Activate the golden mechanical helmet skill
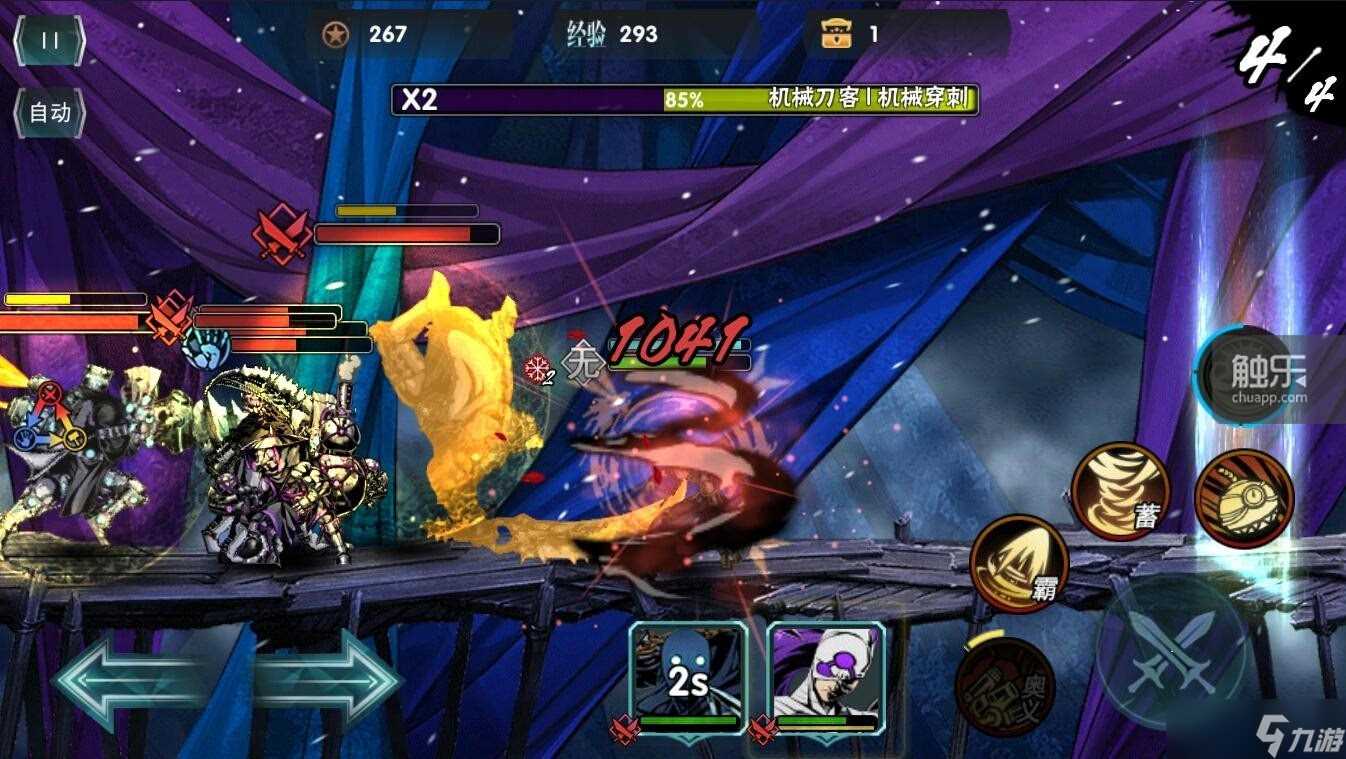1346x759 pixels. tap(1244, 498)
